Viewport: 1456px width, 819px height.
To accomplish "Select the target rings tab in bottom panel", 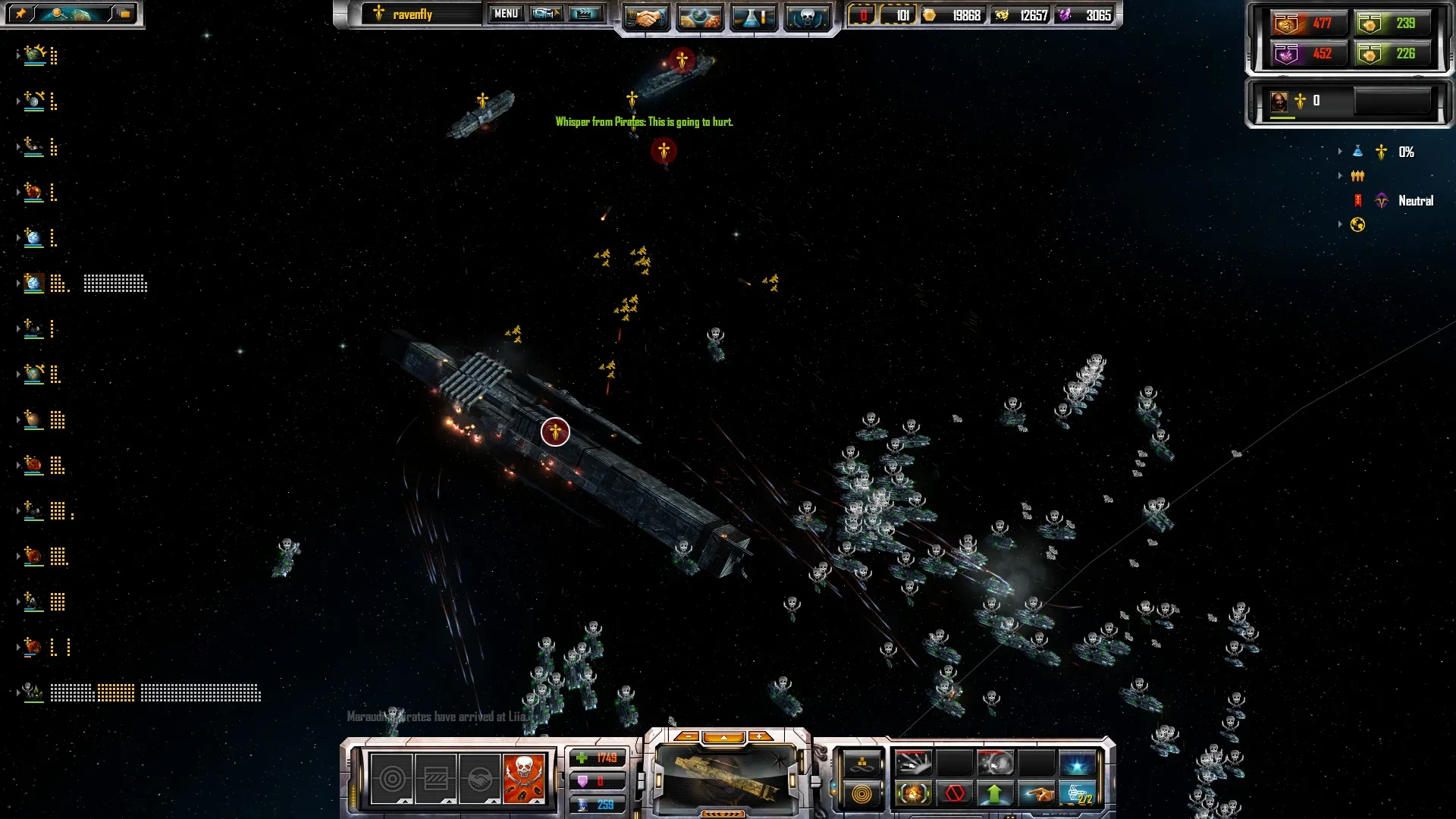I will [392, 778].
